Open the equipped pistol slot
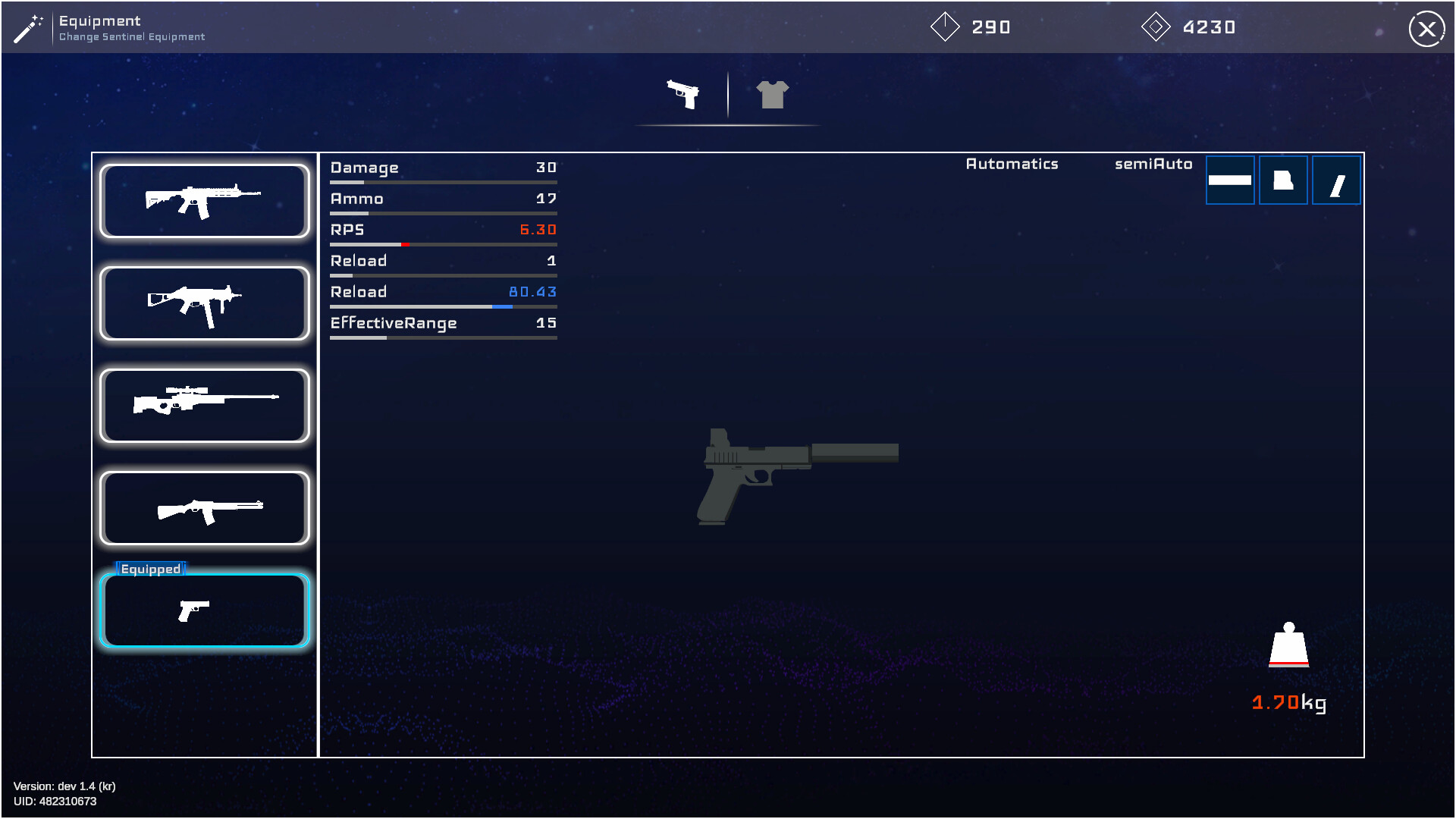Screen dimensions: 1456x819 (x=203, y=610)
